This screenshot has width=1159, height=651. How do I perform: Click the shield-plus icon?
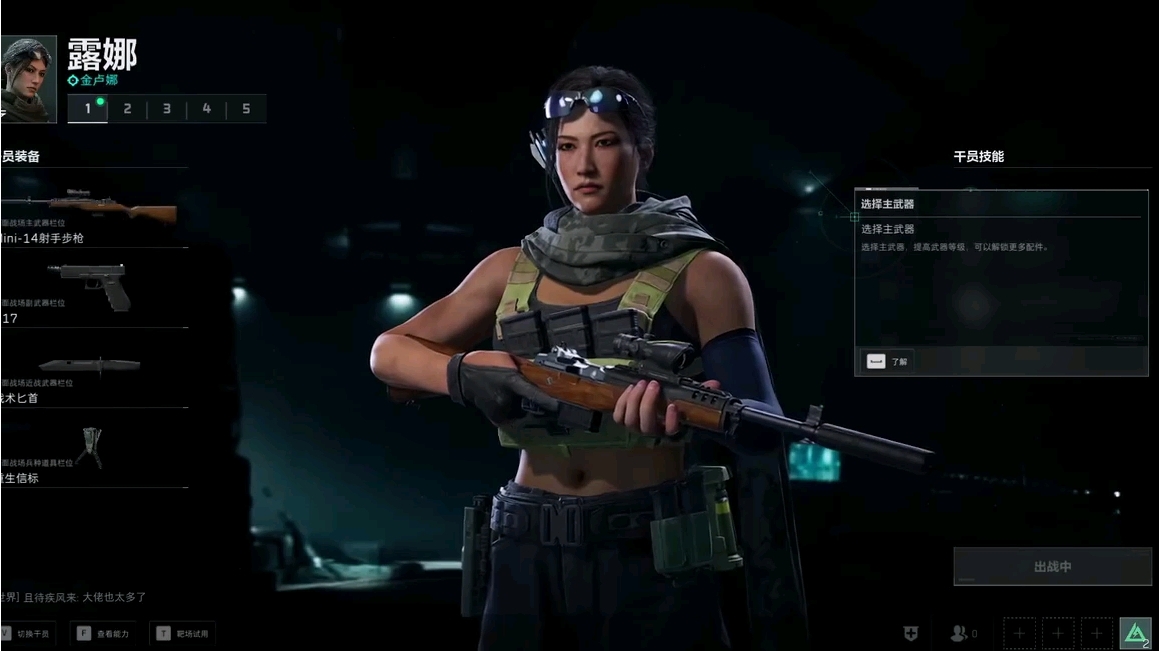tap(910, 633)
